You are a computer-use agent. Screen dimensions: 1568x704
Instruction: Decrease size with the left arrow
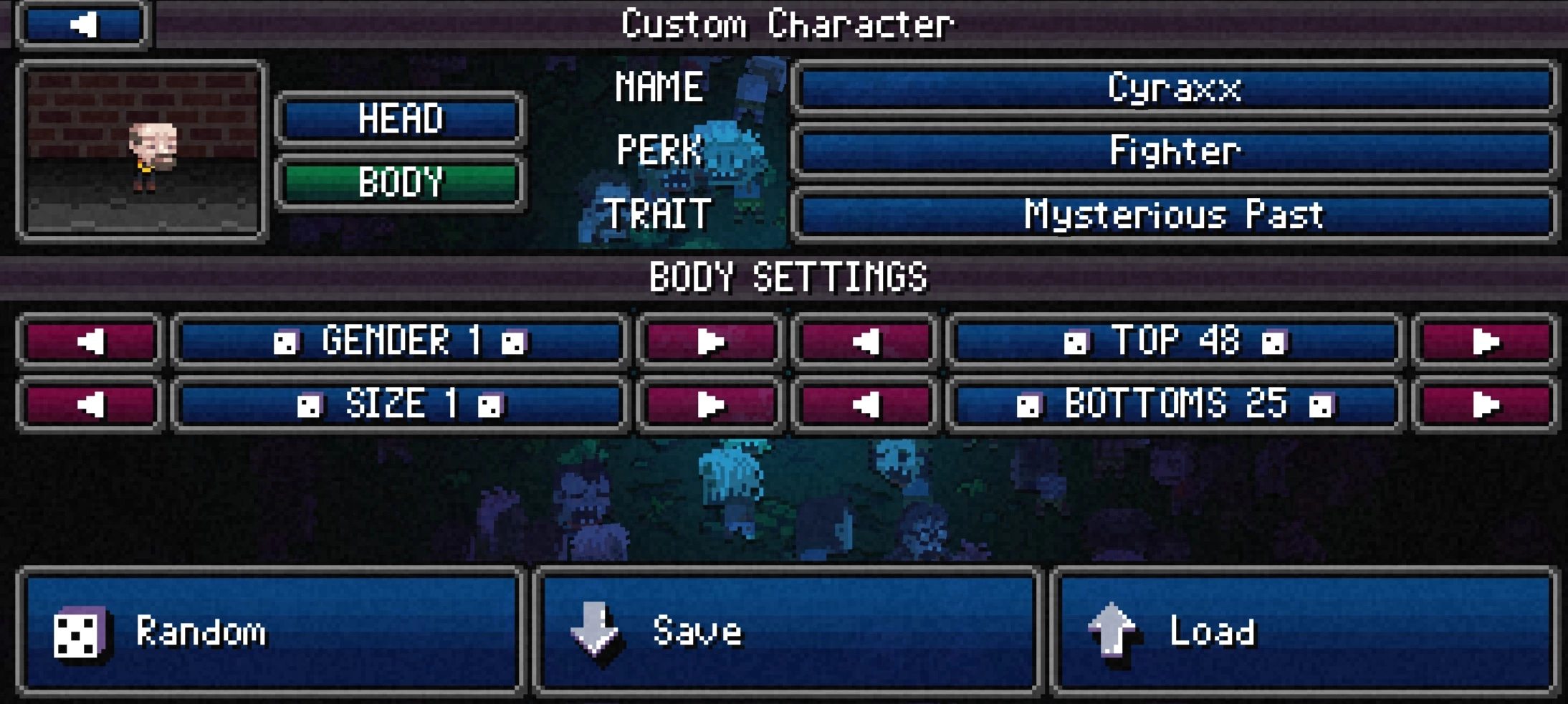point(90,405)
